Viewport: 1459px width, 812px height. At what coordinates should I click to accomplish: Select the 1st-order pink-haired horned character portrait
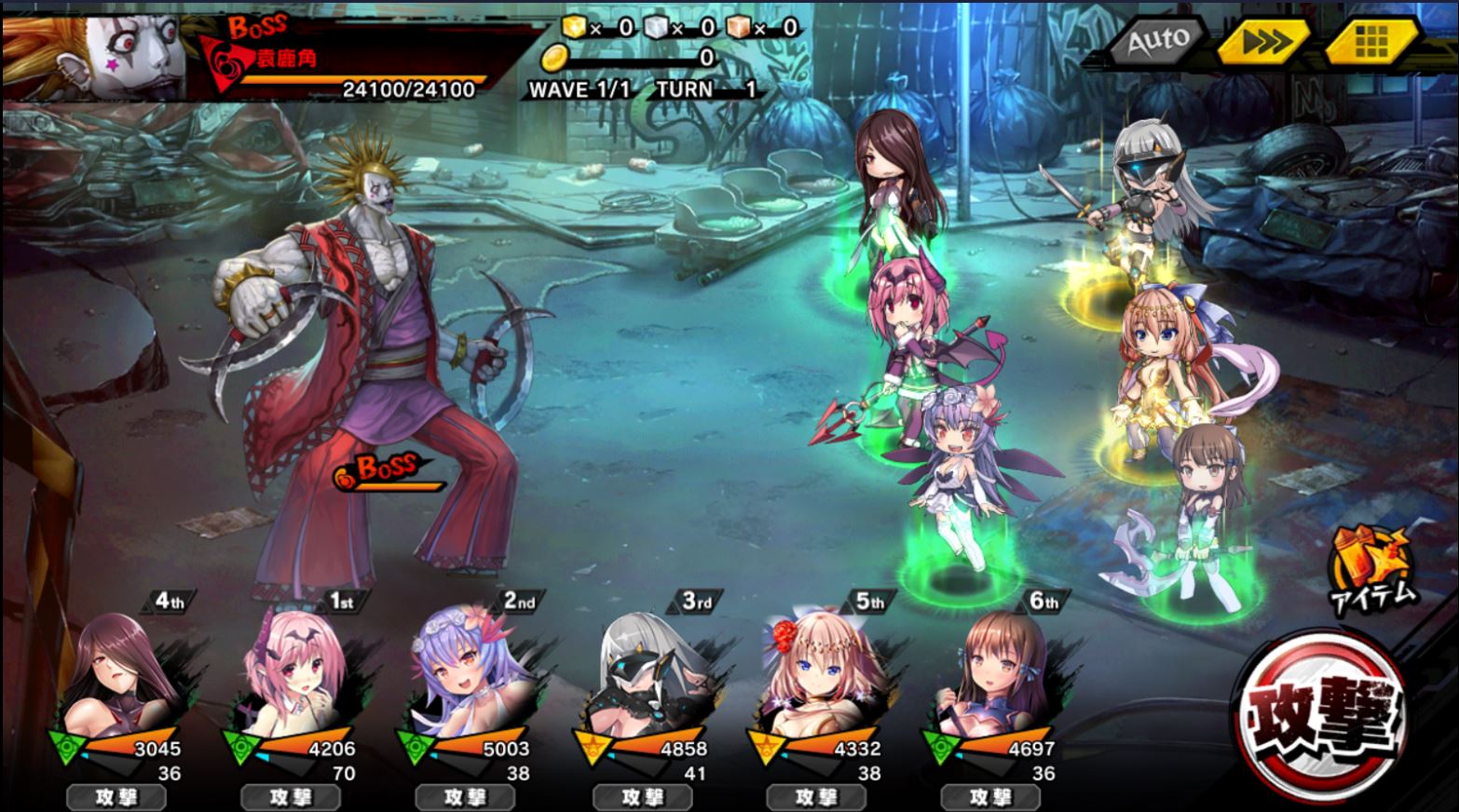[293, 678]
